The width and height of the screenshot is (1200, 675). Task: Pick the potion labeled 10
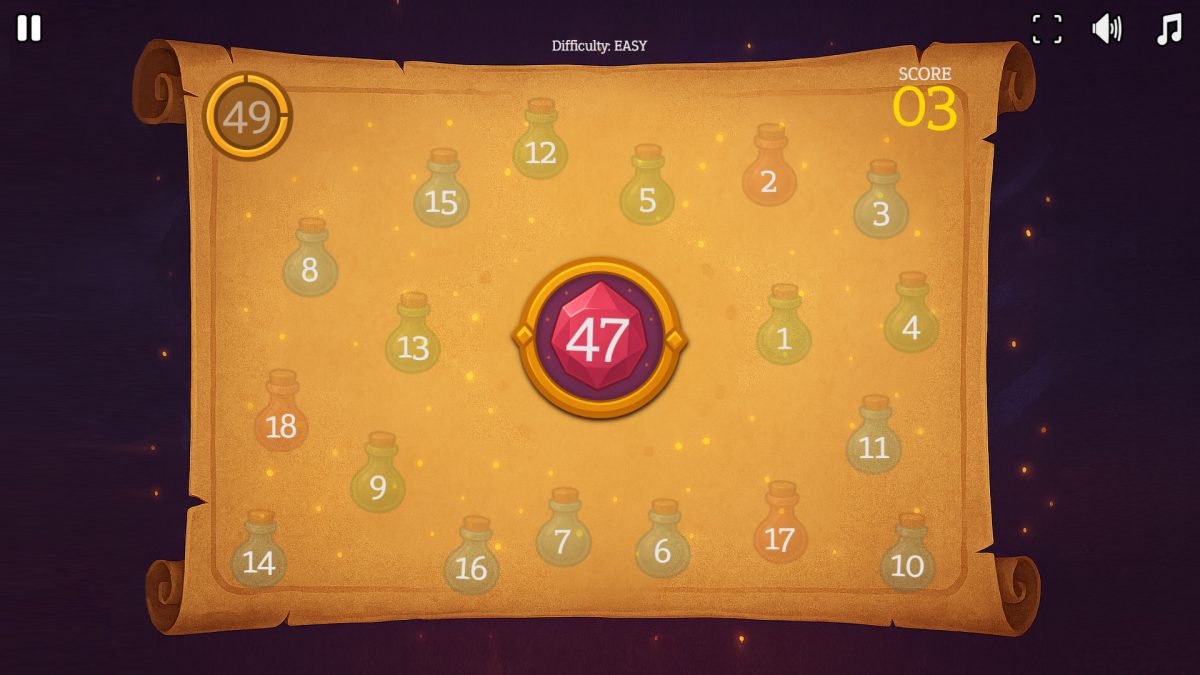pyautogui.click(x=907, y=559)
